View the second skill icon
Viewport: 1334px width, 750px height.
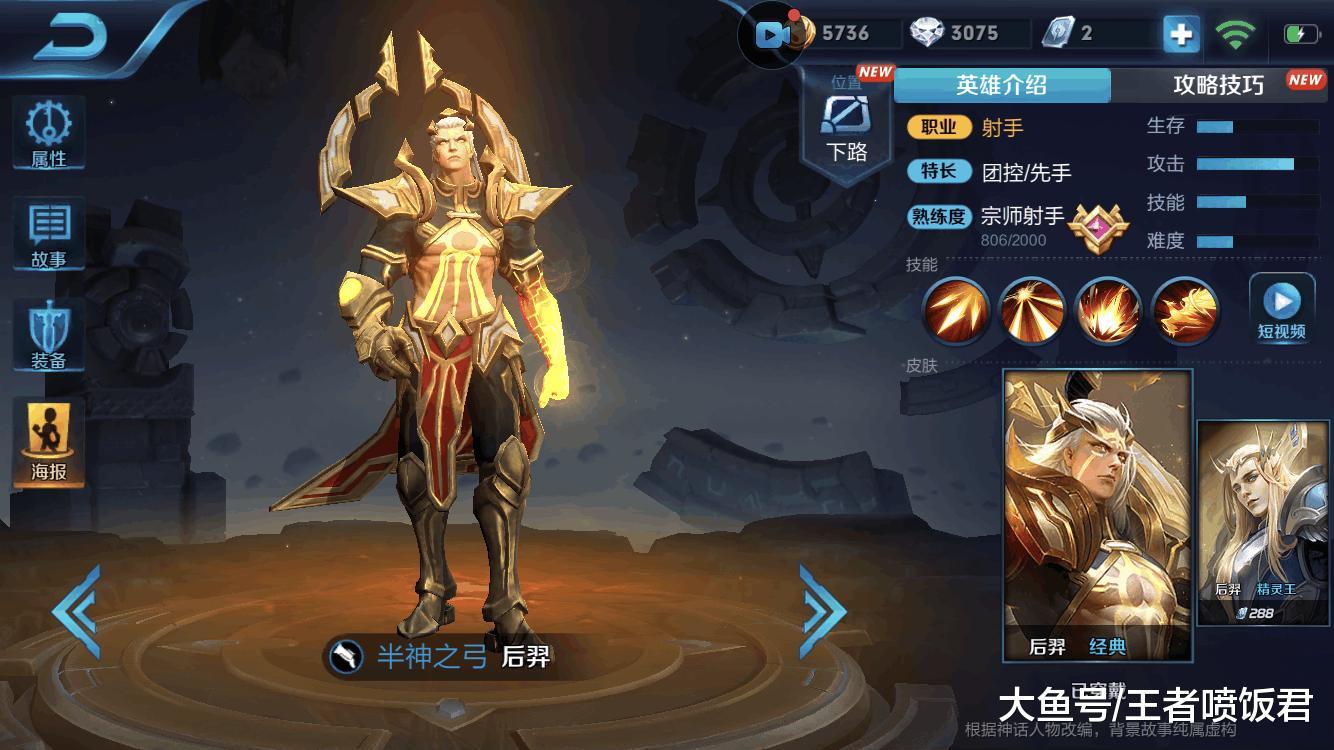pyautogui.click(x=1031, y=311)
